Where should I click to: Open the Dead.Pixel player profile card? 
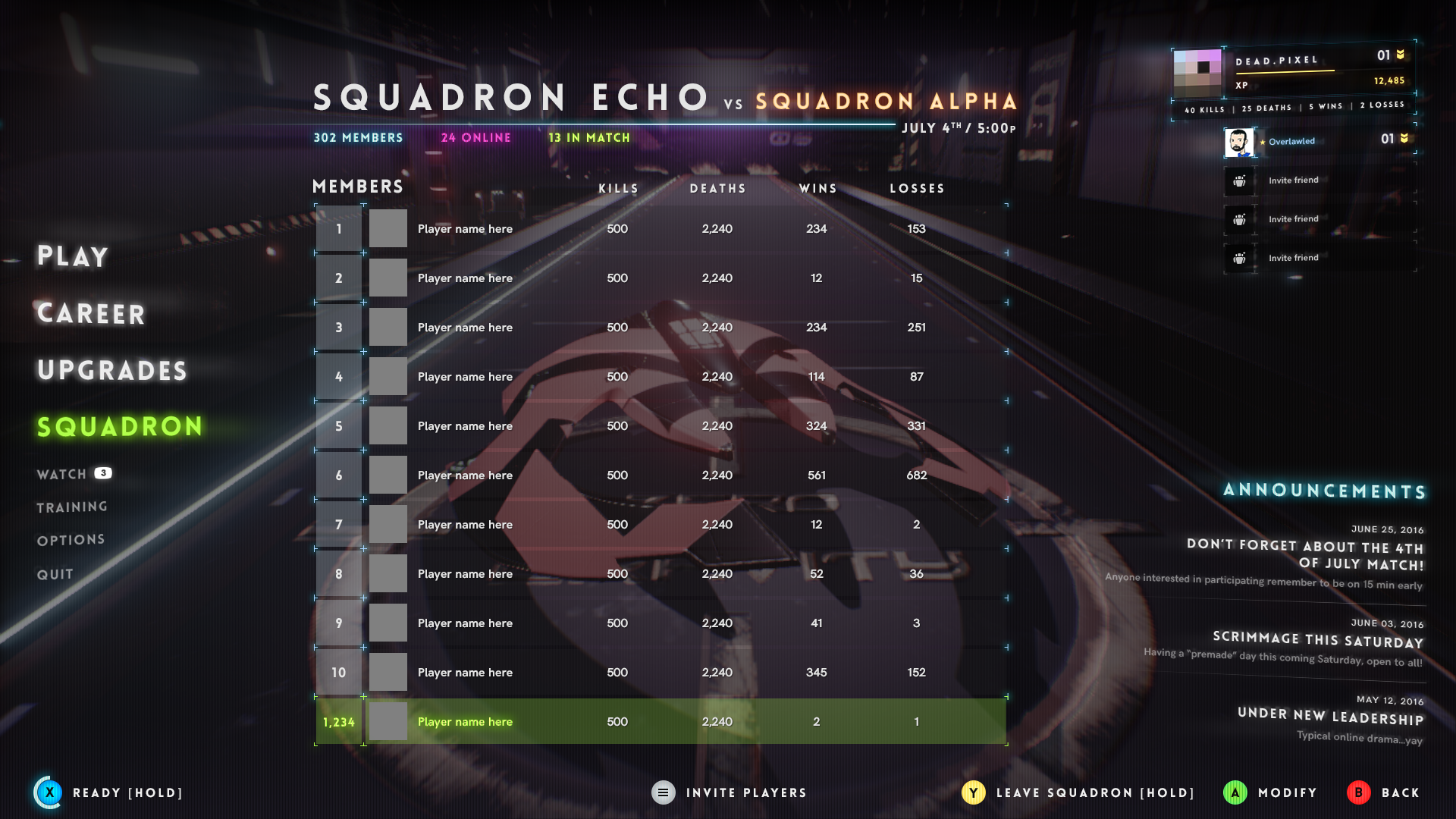coord(1293,72)
